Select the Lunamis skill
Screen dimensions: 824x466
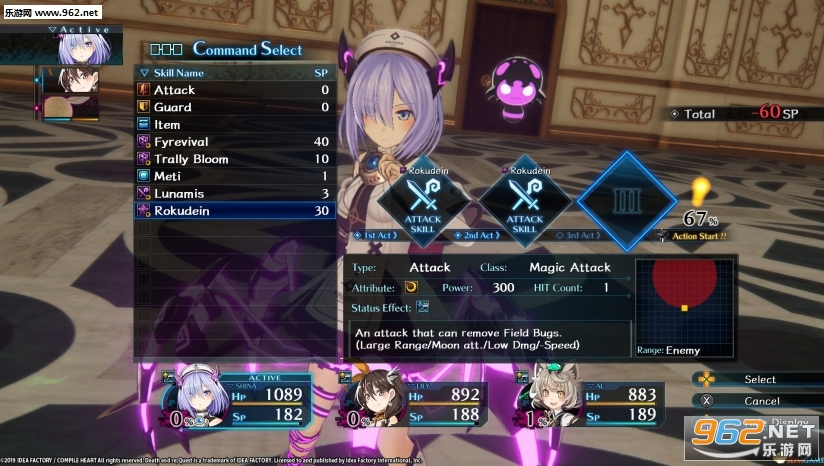click(235, 193)
